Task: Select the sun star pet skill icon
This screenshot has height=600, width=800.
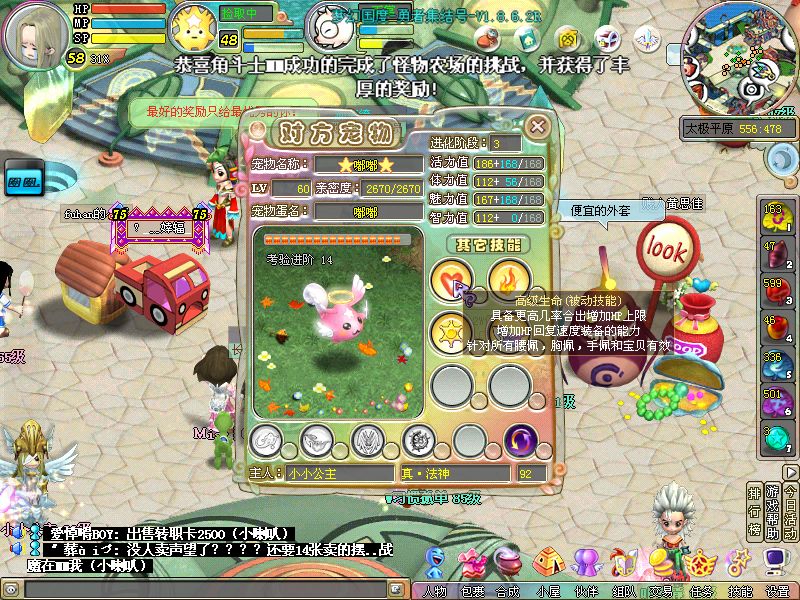Action: pos(451,331)
